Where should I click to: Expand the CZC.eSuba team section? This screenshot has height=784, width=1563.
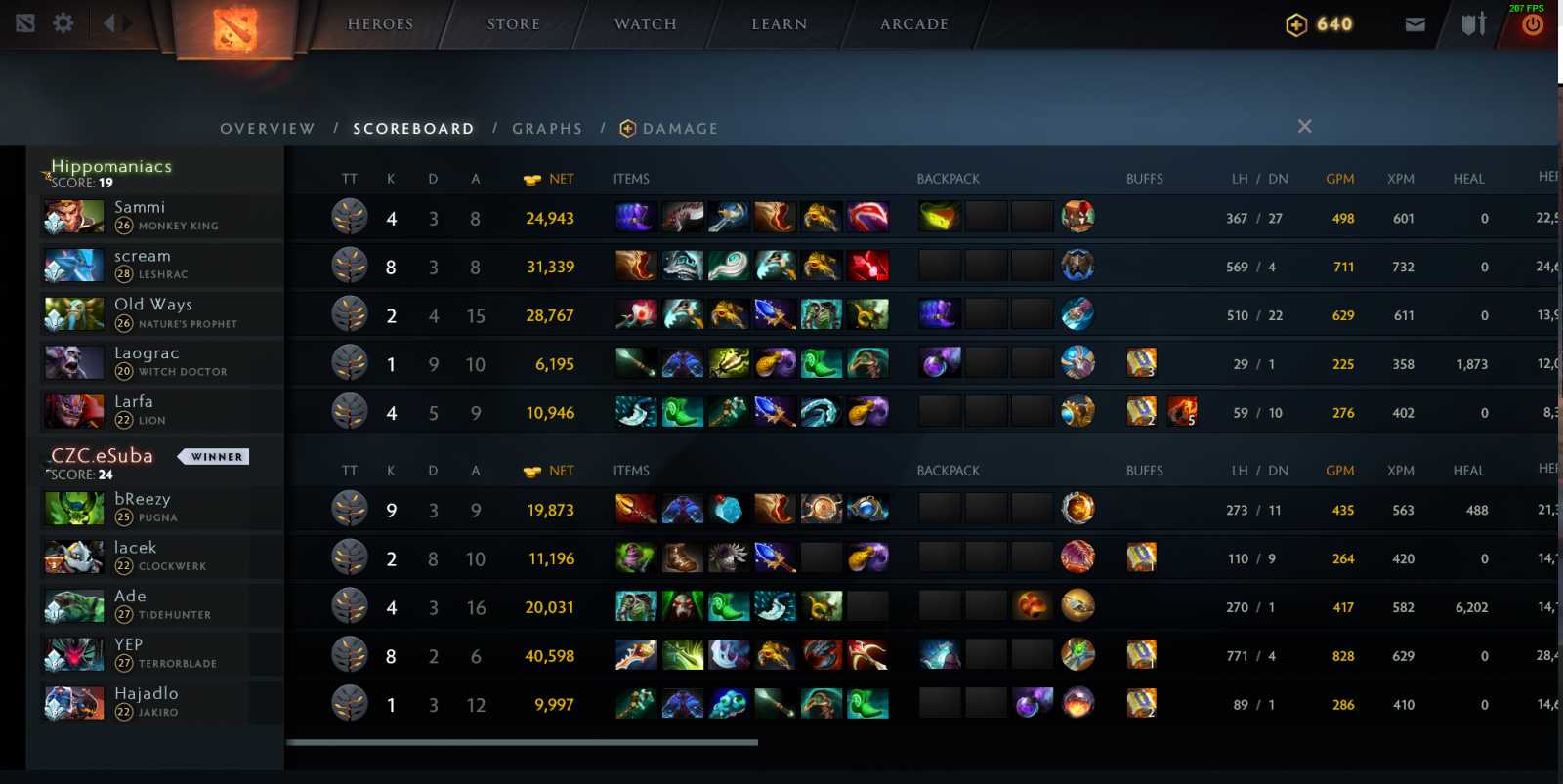(103, 455)
